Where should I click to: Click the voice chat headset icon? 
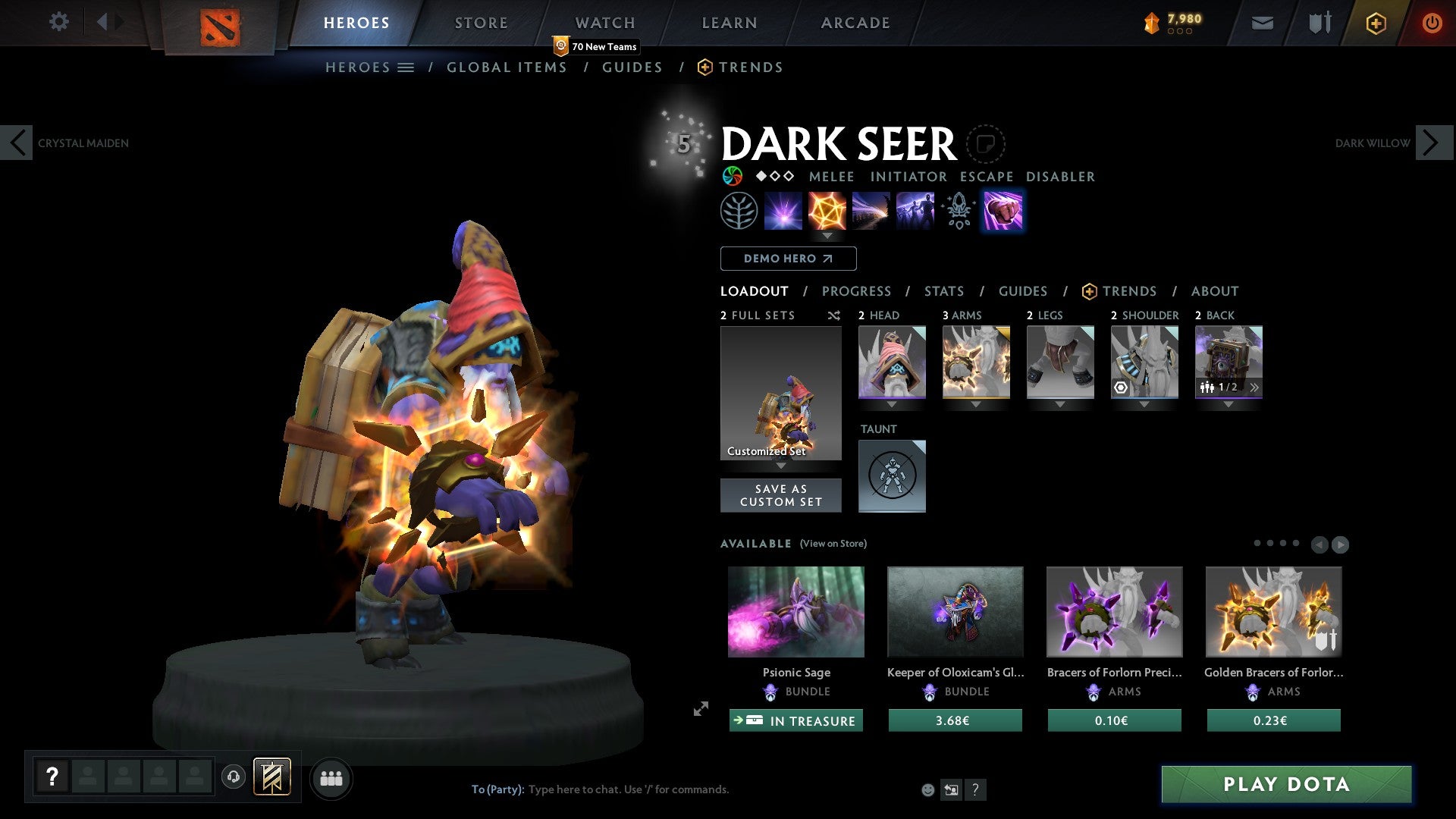pyautogui.click(x=234, y=777)
